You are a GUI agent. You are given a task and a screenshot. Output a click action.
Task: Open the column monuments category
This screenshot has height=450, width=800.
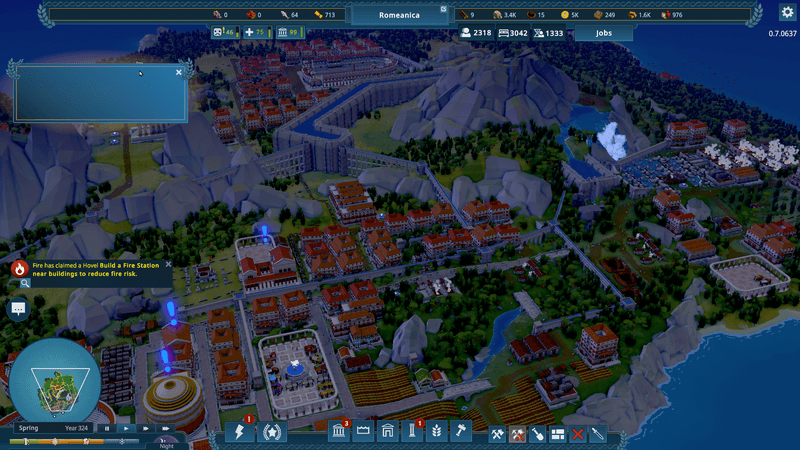pos(411,433)
